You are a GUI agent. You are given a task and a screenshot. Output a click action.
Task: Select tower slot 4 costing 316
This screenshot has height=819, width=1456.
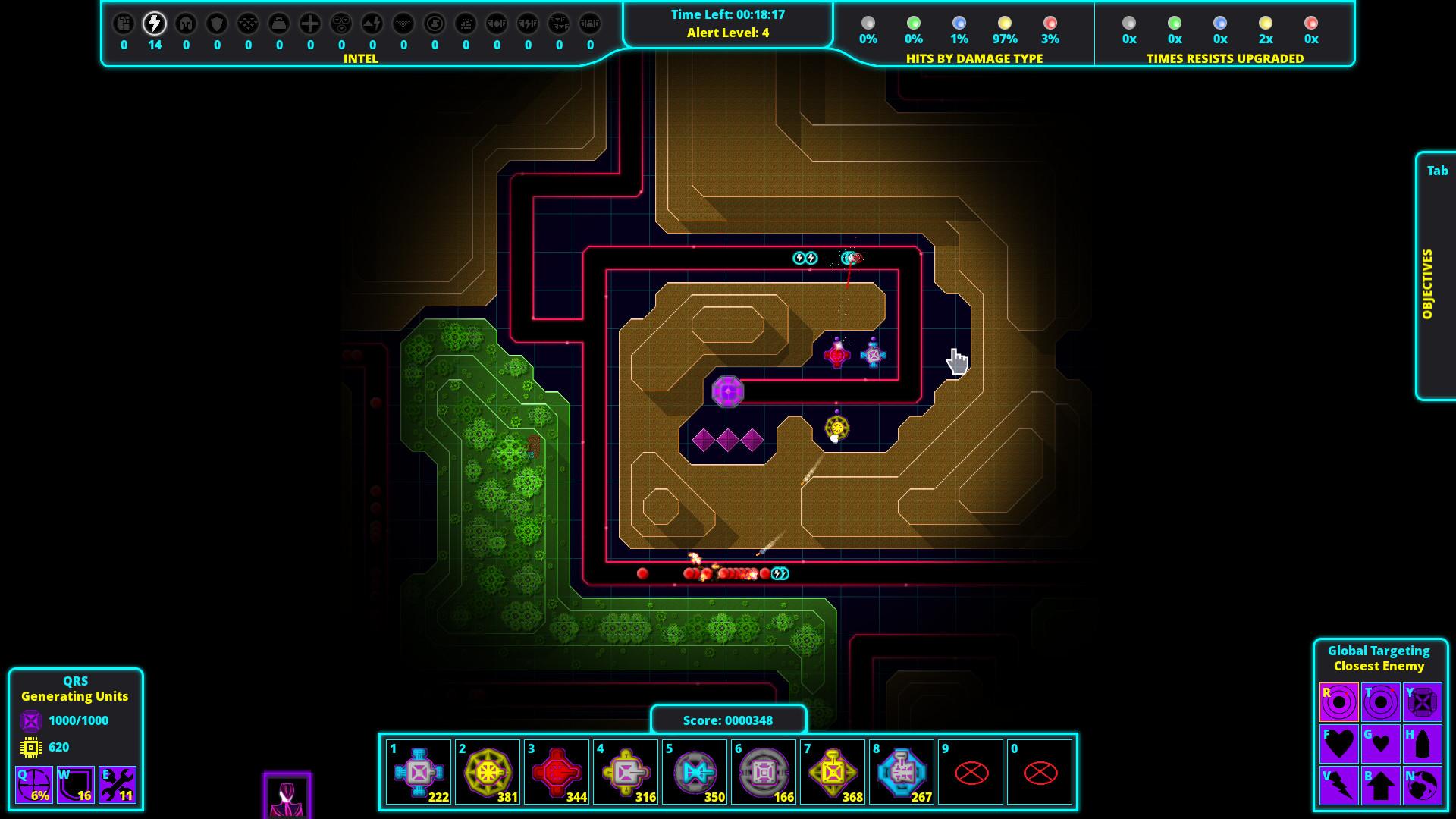coord(625,772)
